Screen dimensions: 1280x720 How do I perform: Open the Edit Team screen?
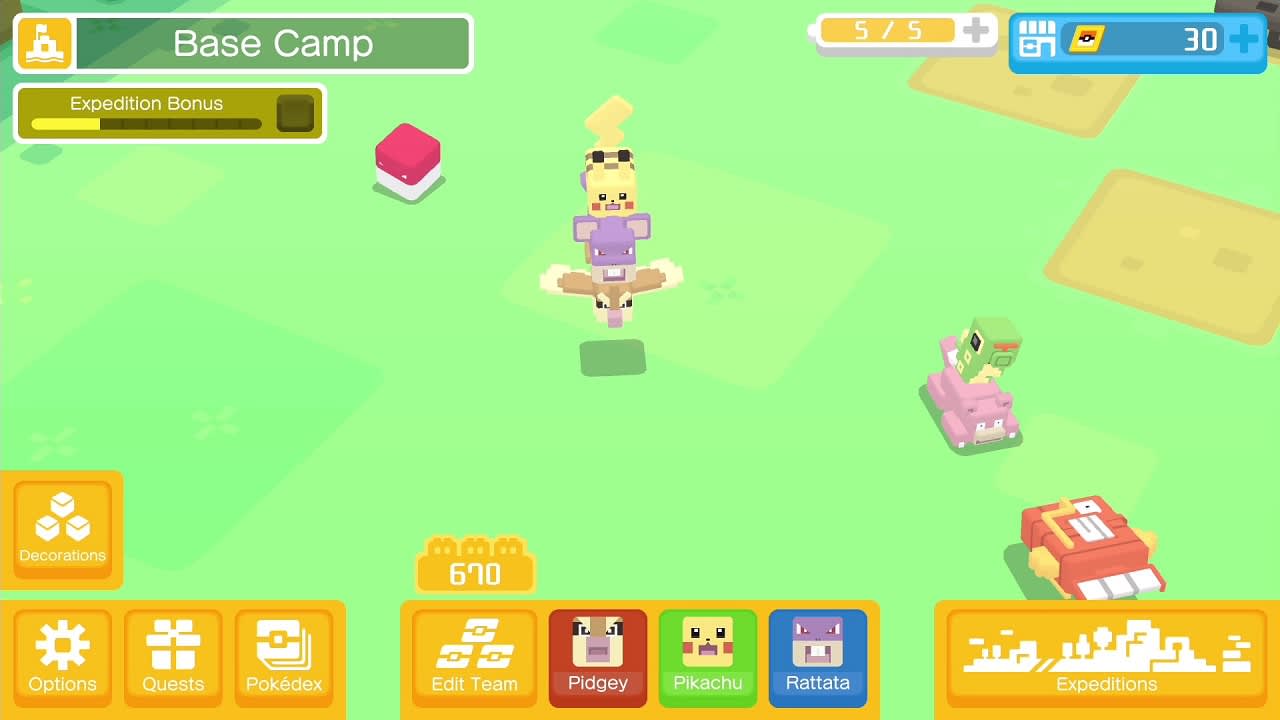pos(473,657)
